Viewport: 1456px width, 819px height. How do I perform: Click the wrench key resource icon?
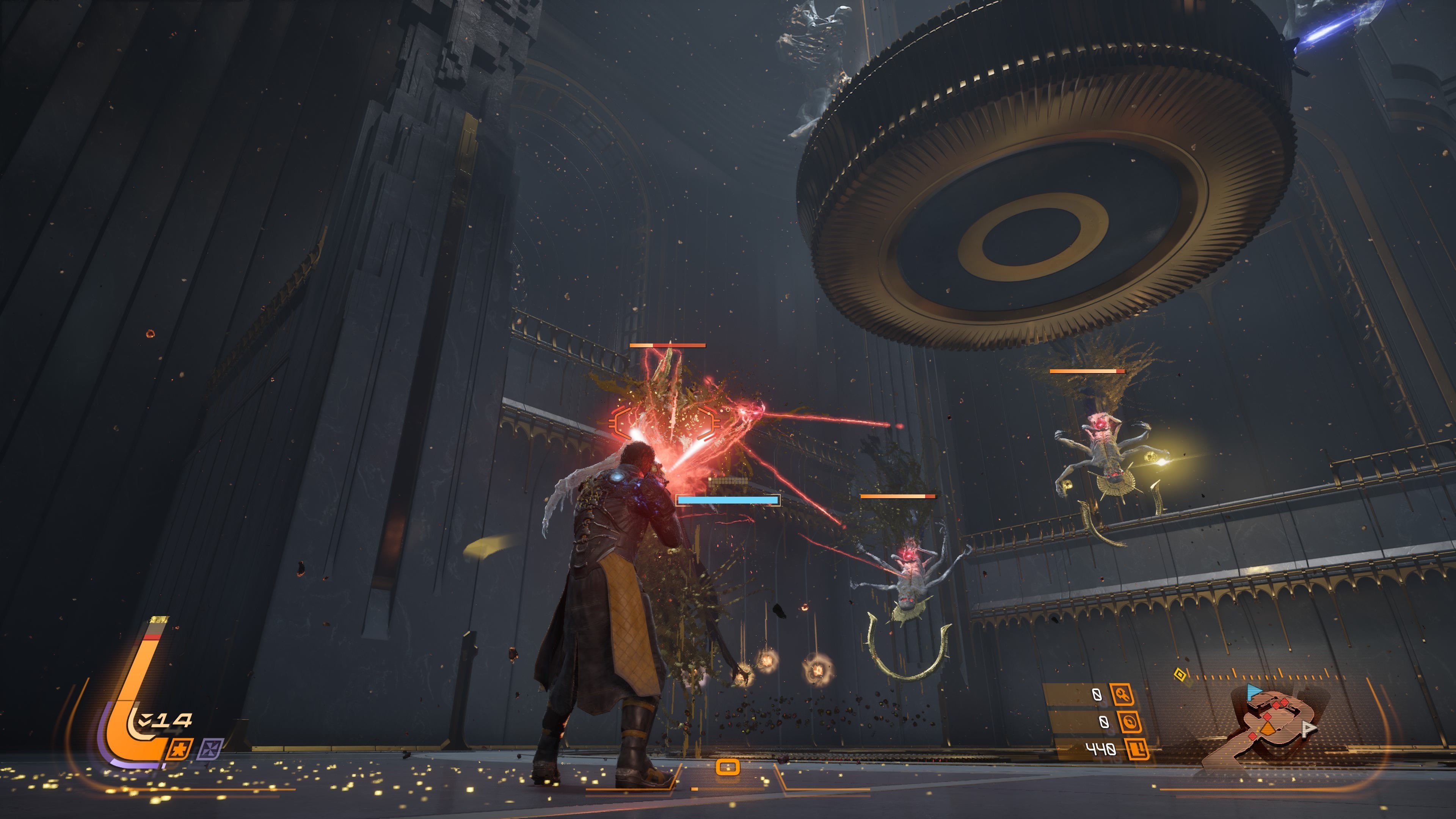tap(1122, 694)
